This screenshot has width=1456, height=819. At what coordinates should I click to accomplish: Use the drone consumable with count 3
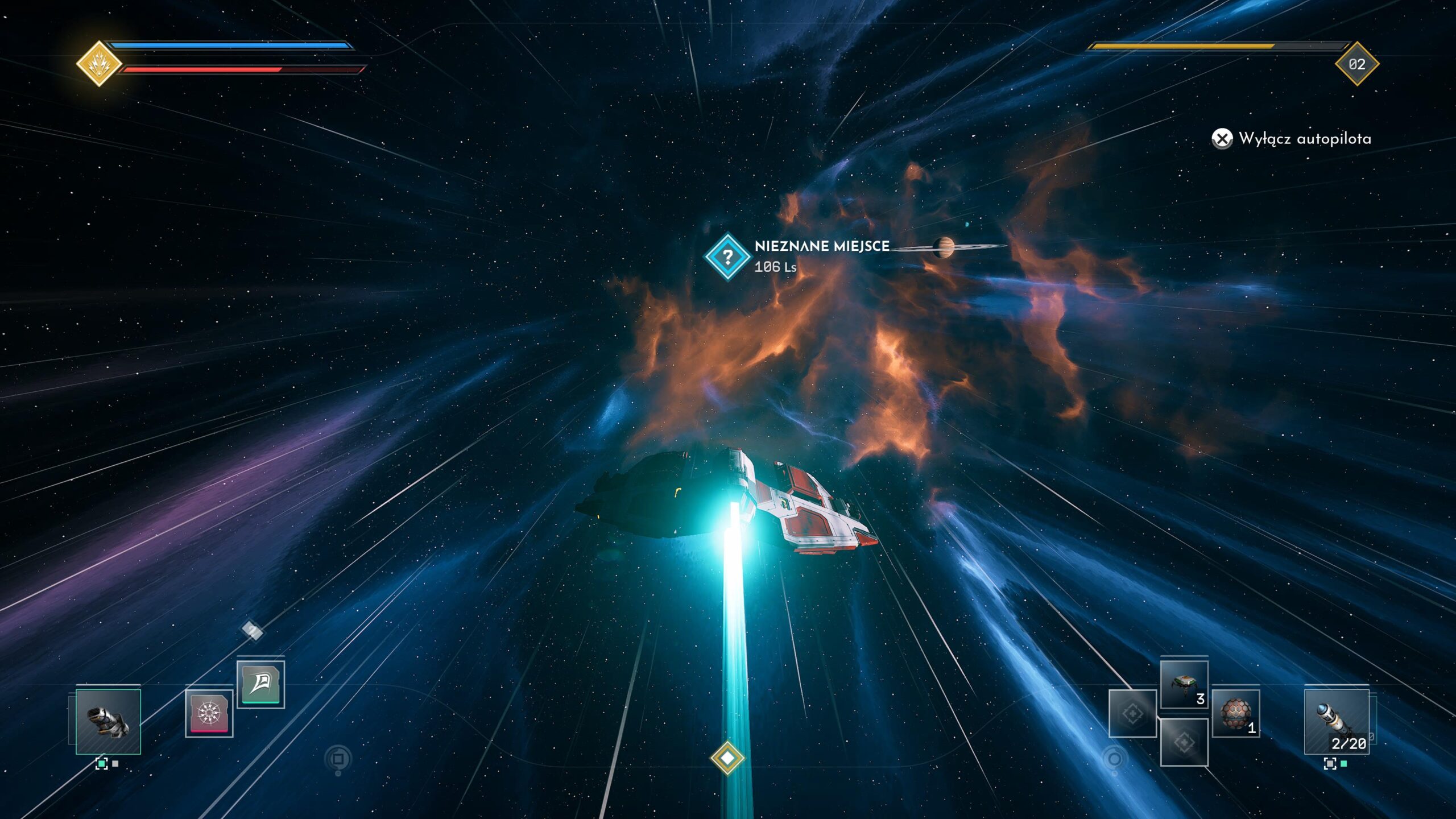pos(1184,685)
